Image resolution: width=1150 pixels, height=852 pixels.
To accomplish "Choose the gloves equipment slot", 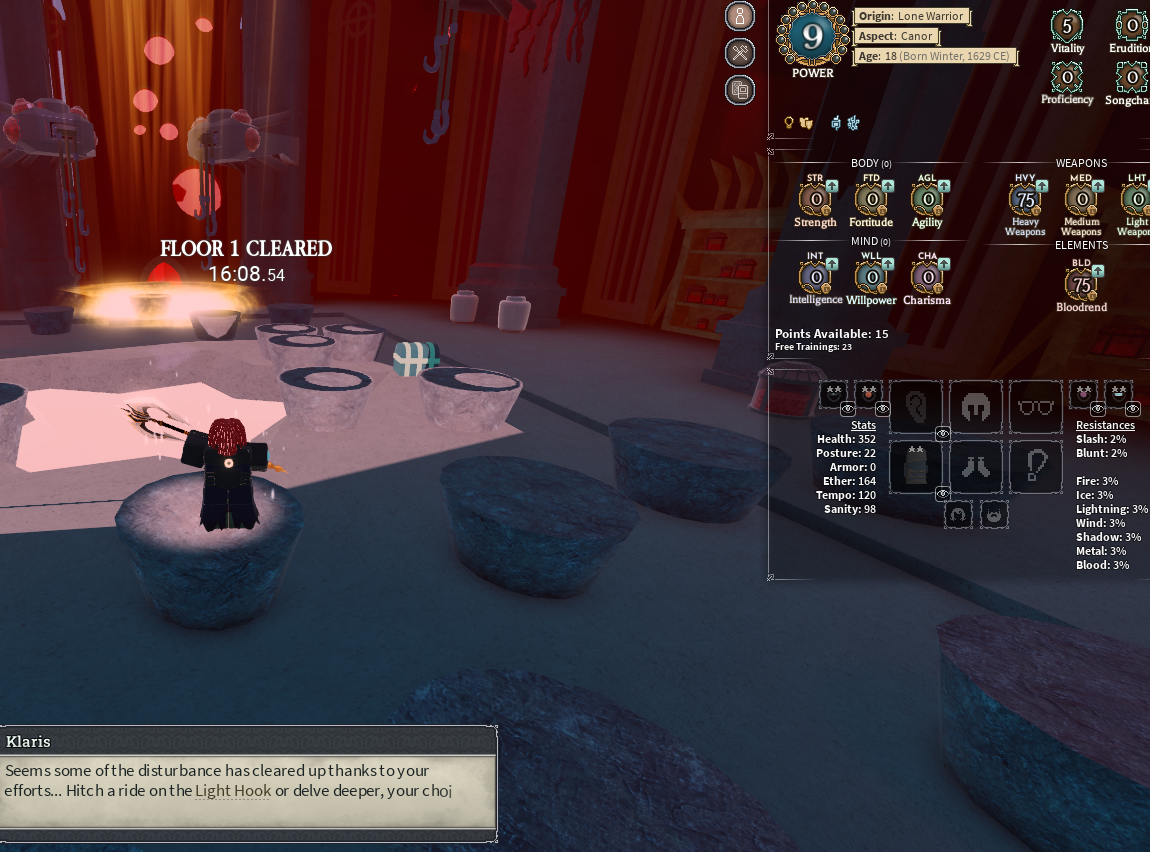I will pos(975,466).
